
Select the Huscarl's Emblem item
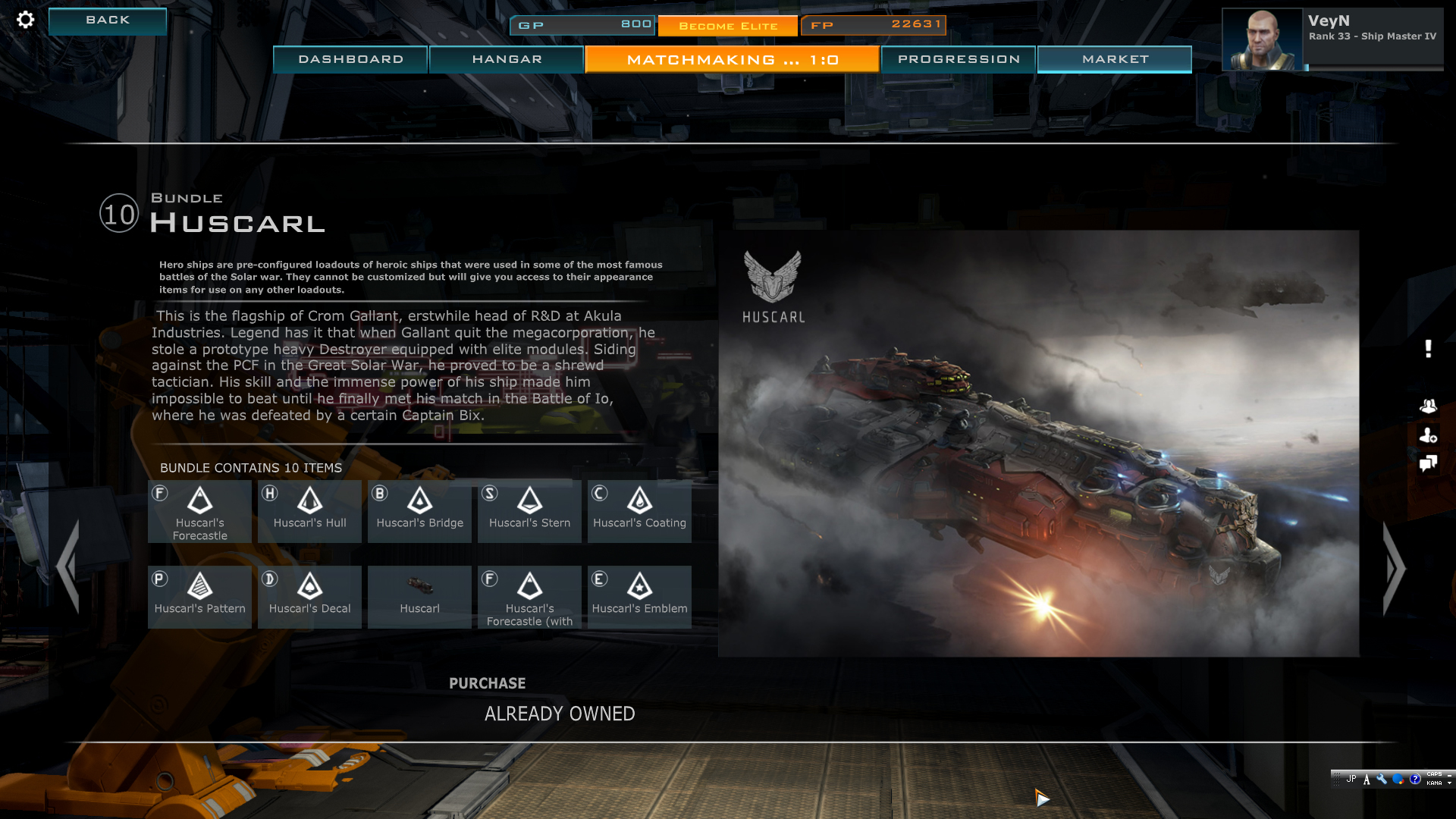(x=639, y=596)
